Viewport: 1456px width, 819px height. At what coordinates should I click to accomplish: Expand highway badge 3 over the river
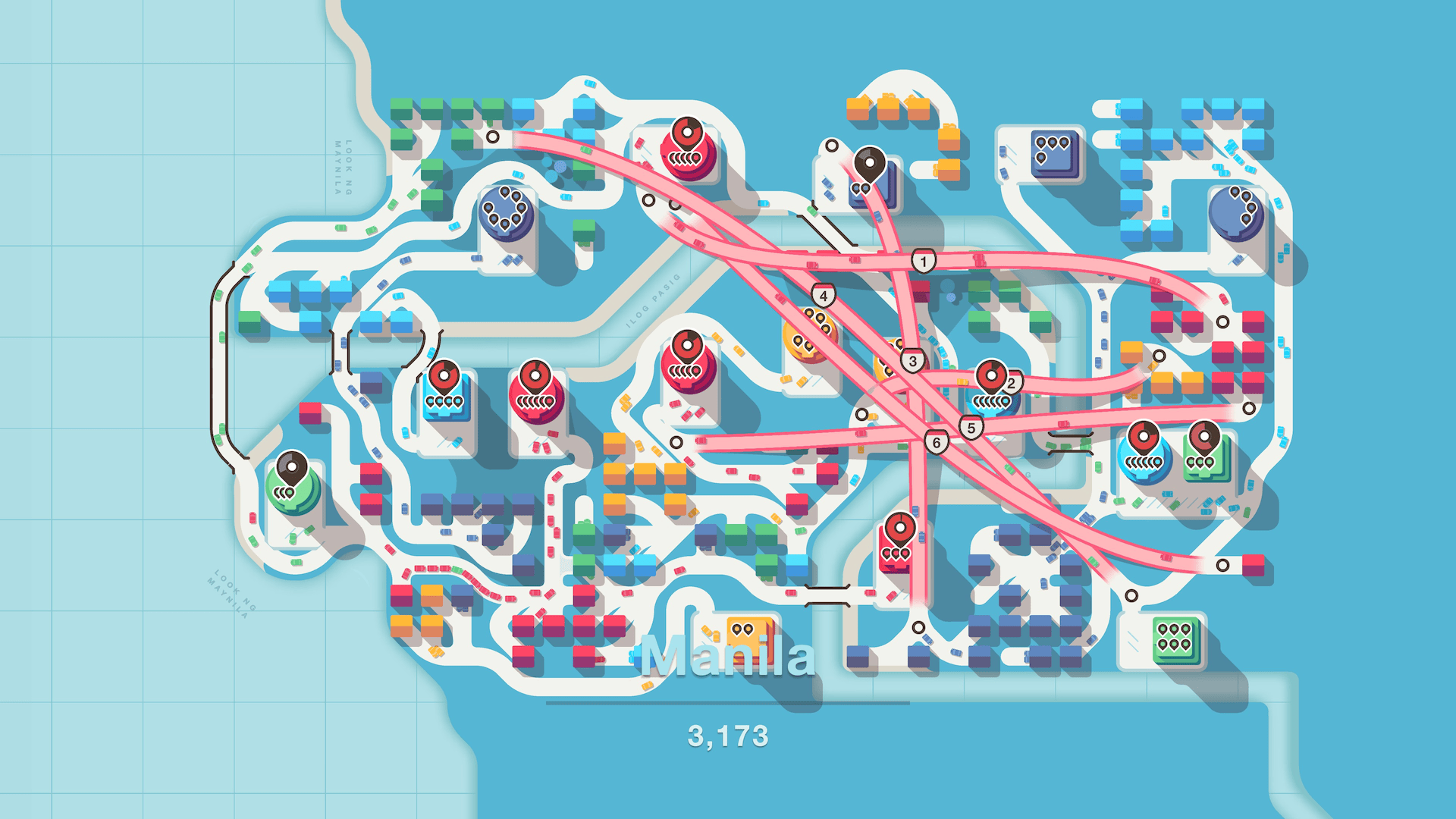914,362
